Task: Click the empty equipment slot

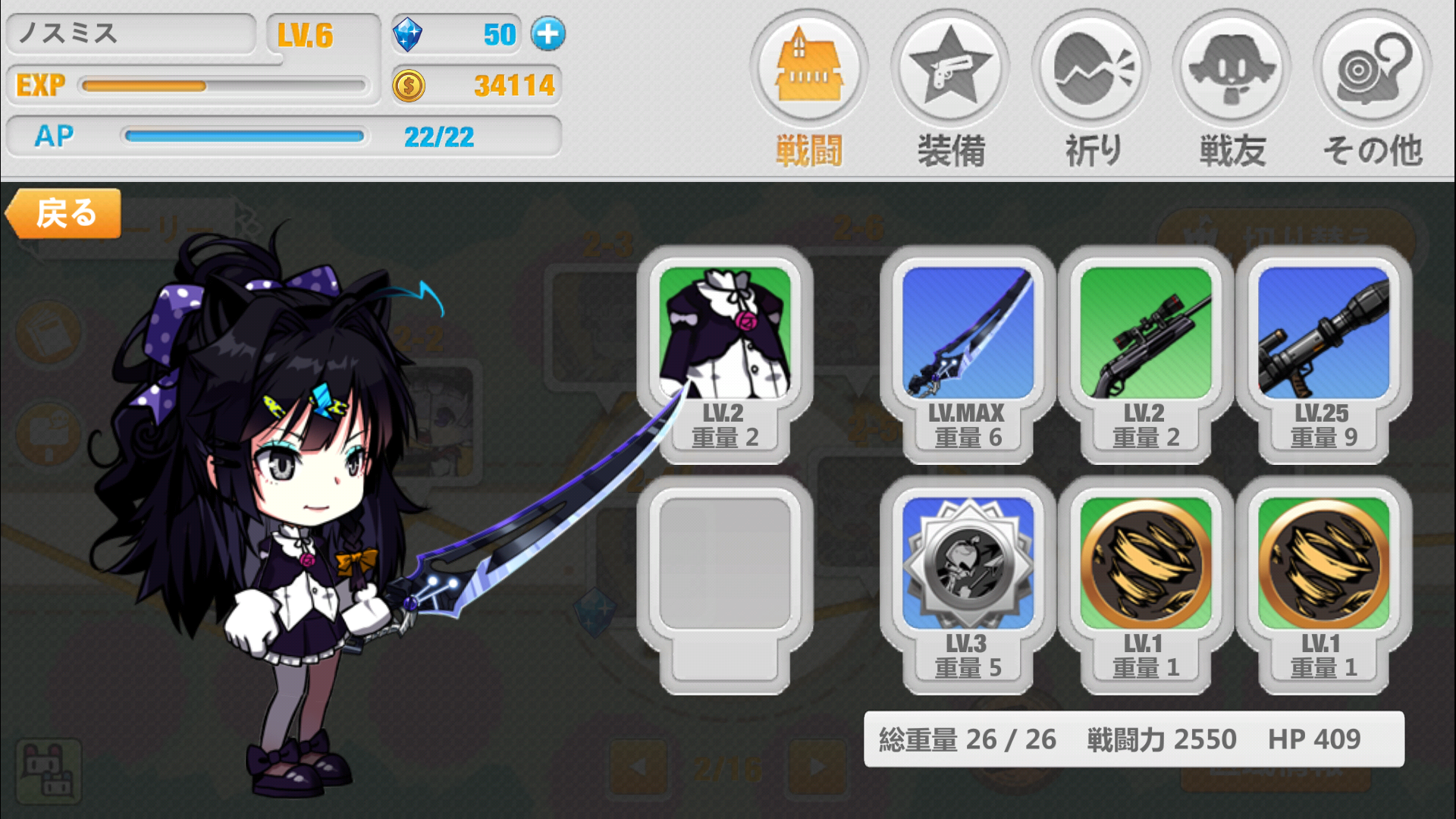Action: tap(725, 584)
